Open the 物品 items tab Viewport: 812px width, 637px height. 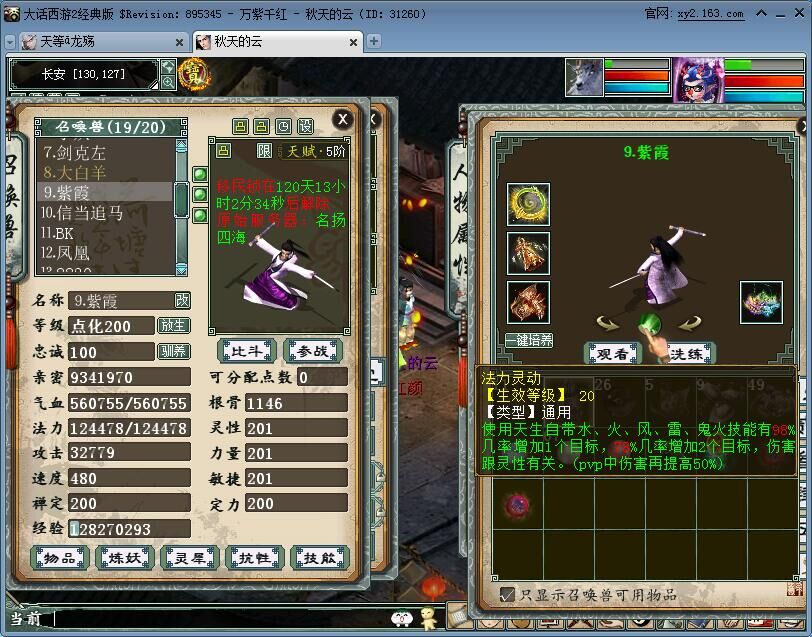60,558
